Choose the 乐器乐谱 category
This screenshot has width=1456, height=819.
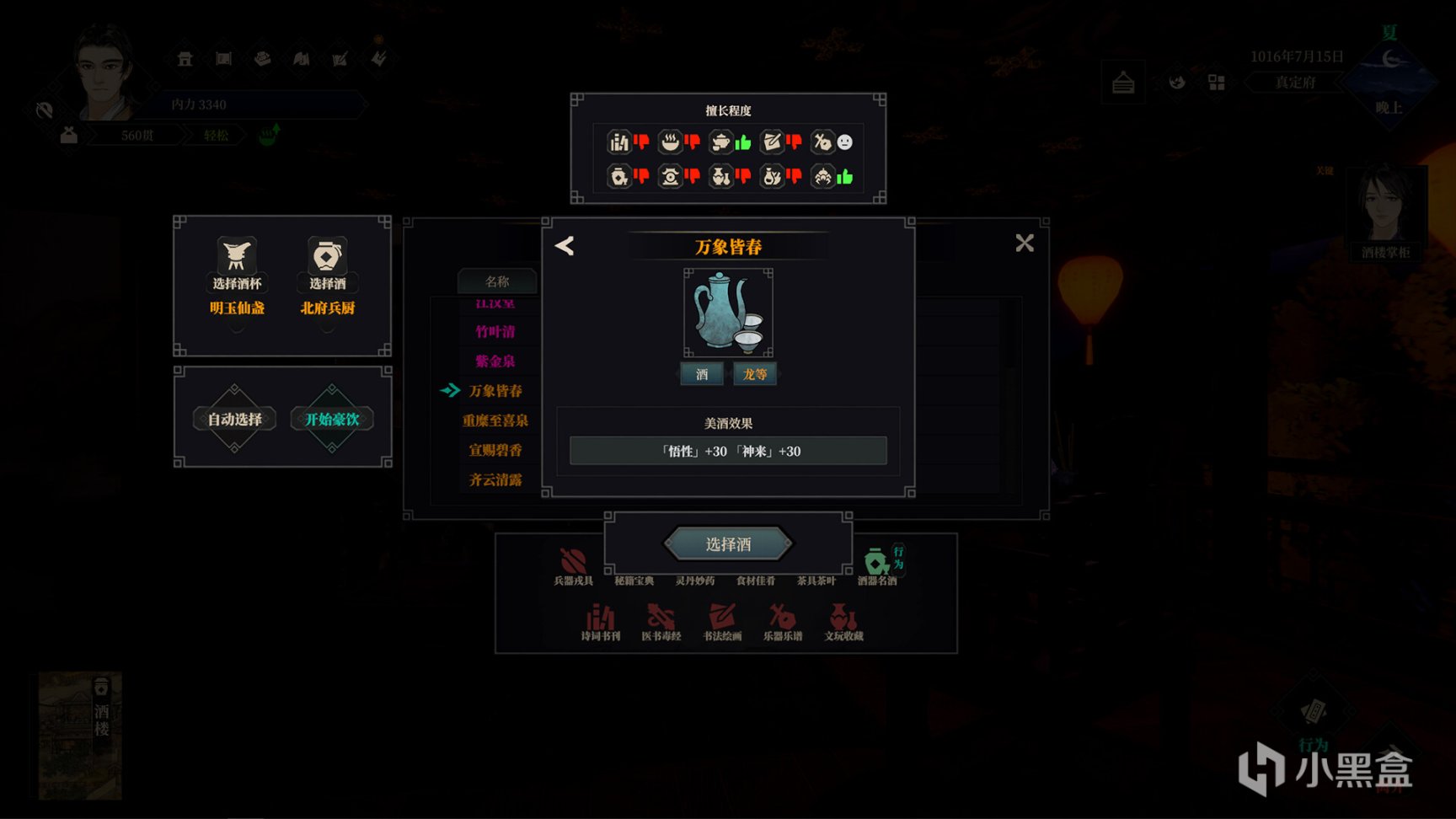point(783,622)
